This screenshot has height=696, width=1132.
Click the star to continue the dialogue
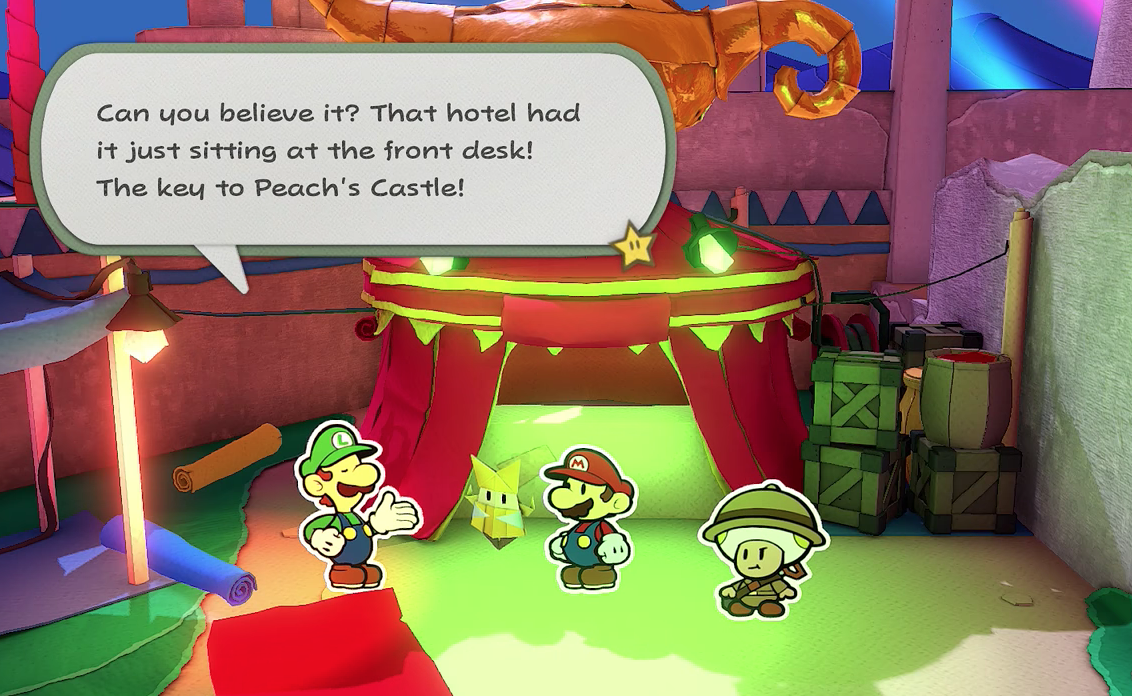click(x=636, y=246)
